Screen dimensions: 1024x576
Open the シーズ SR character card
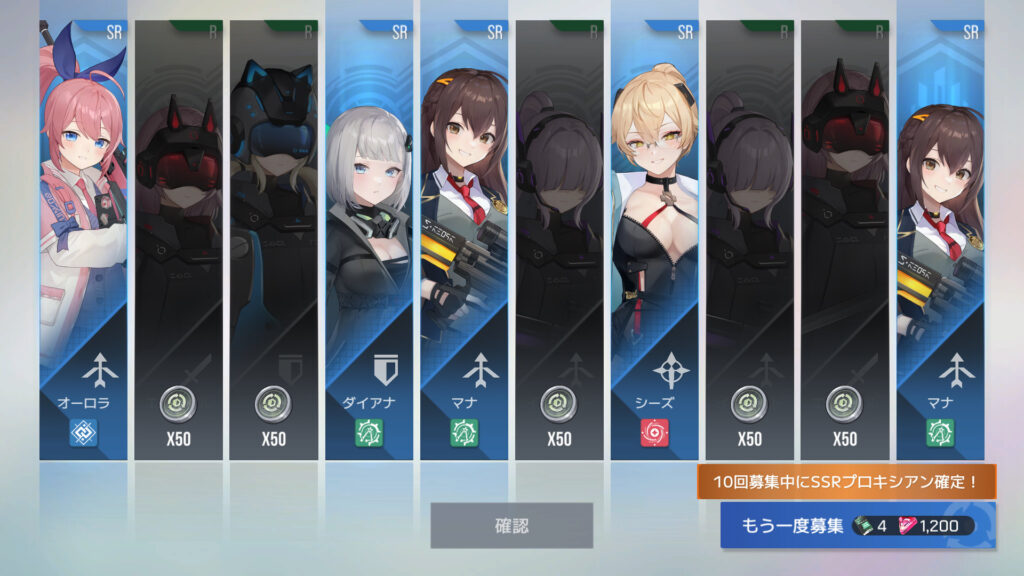[654, 240]
